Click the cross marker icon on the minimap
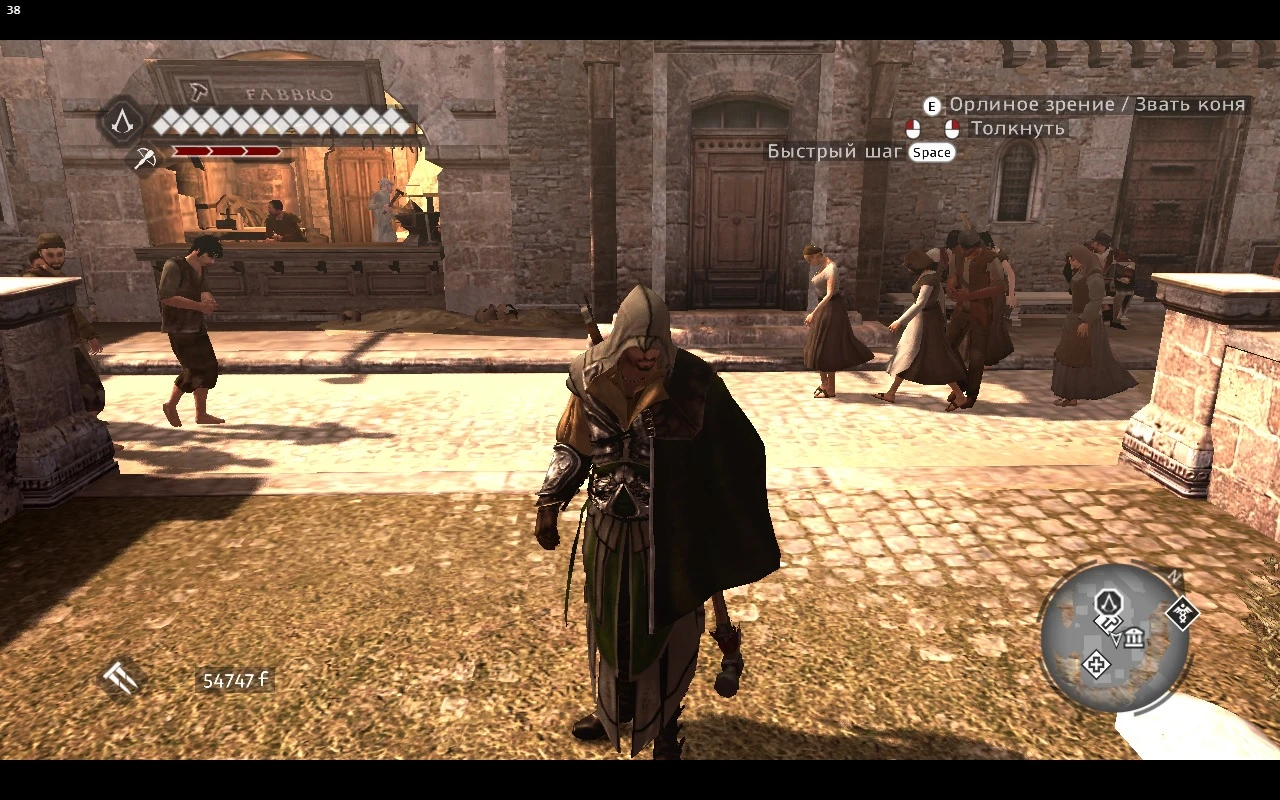 pos(1097,664)
